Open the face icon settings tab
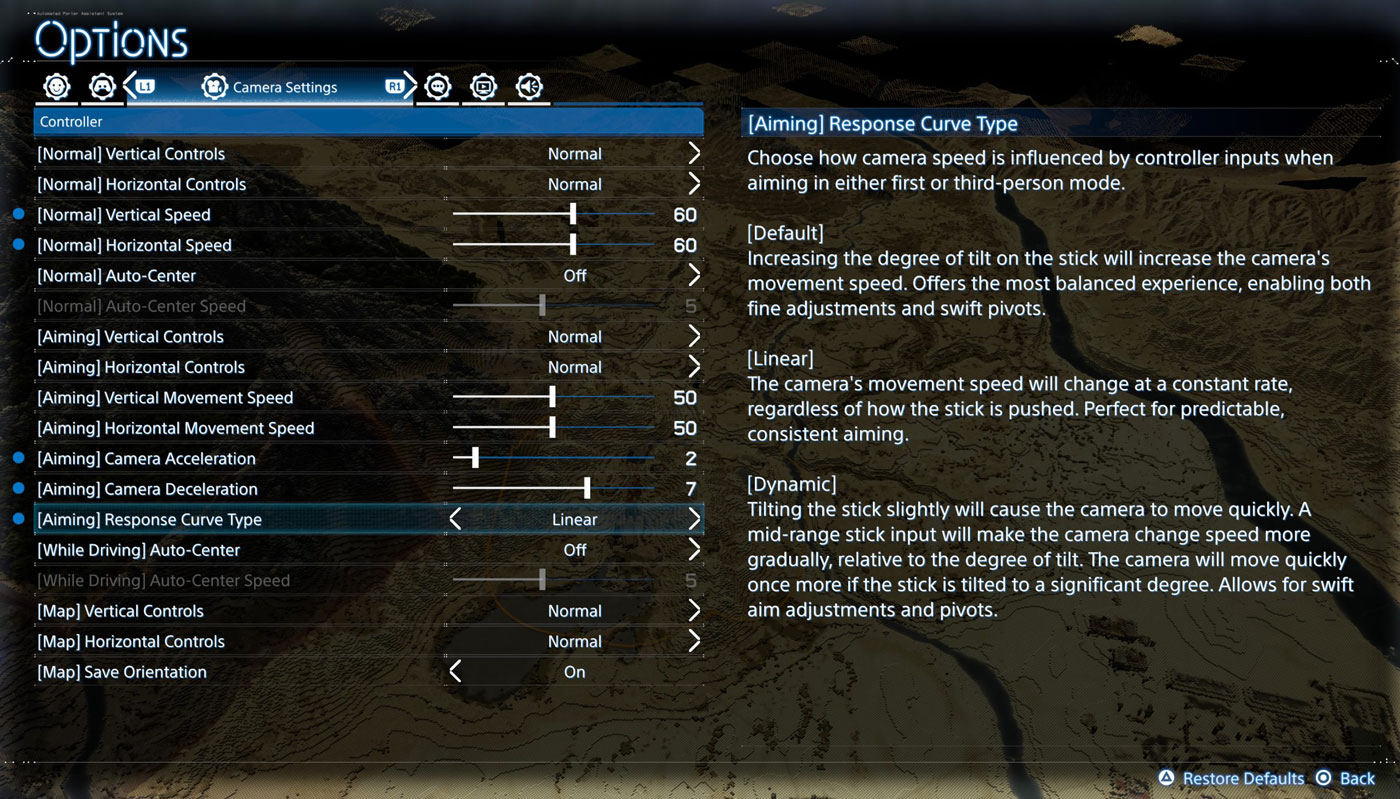The width and height of the screenshot is (1400, 799). pos(57,87)
